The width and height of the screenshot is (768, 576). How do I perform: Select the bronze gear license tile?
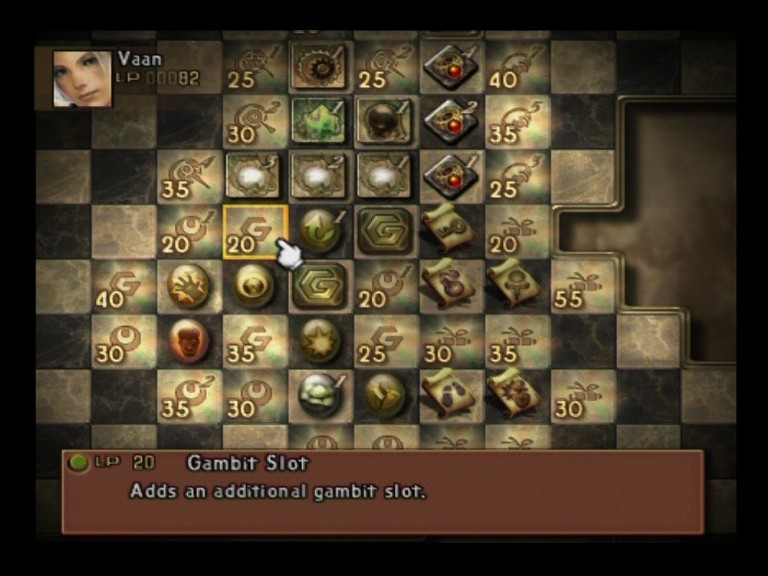coord(320,66)
